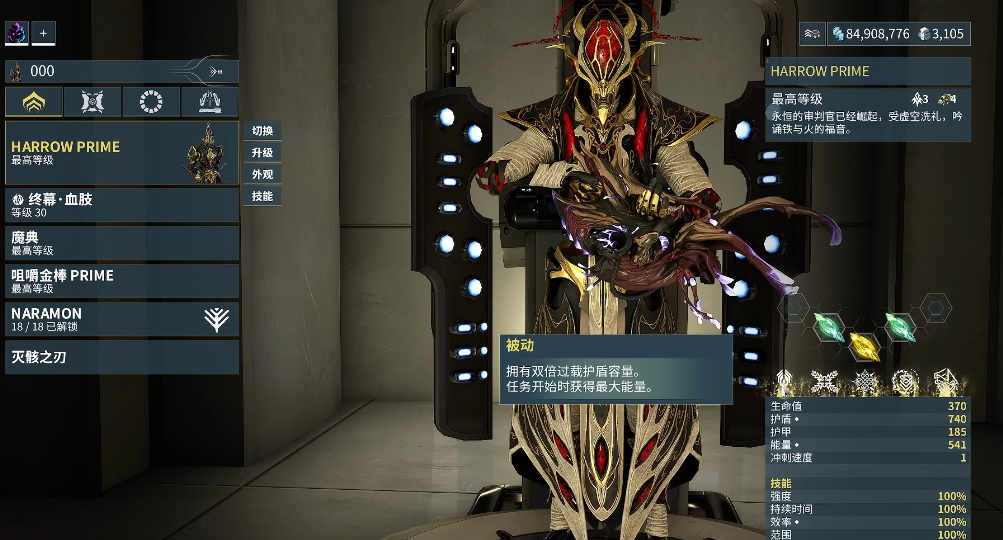Open the NARAMON focus school entry
Image resolution: width=1003 pixels, height=540 pixels.
[121, 319]
